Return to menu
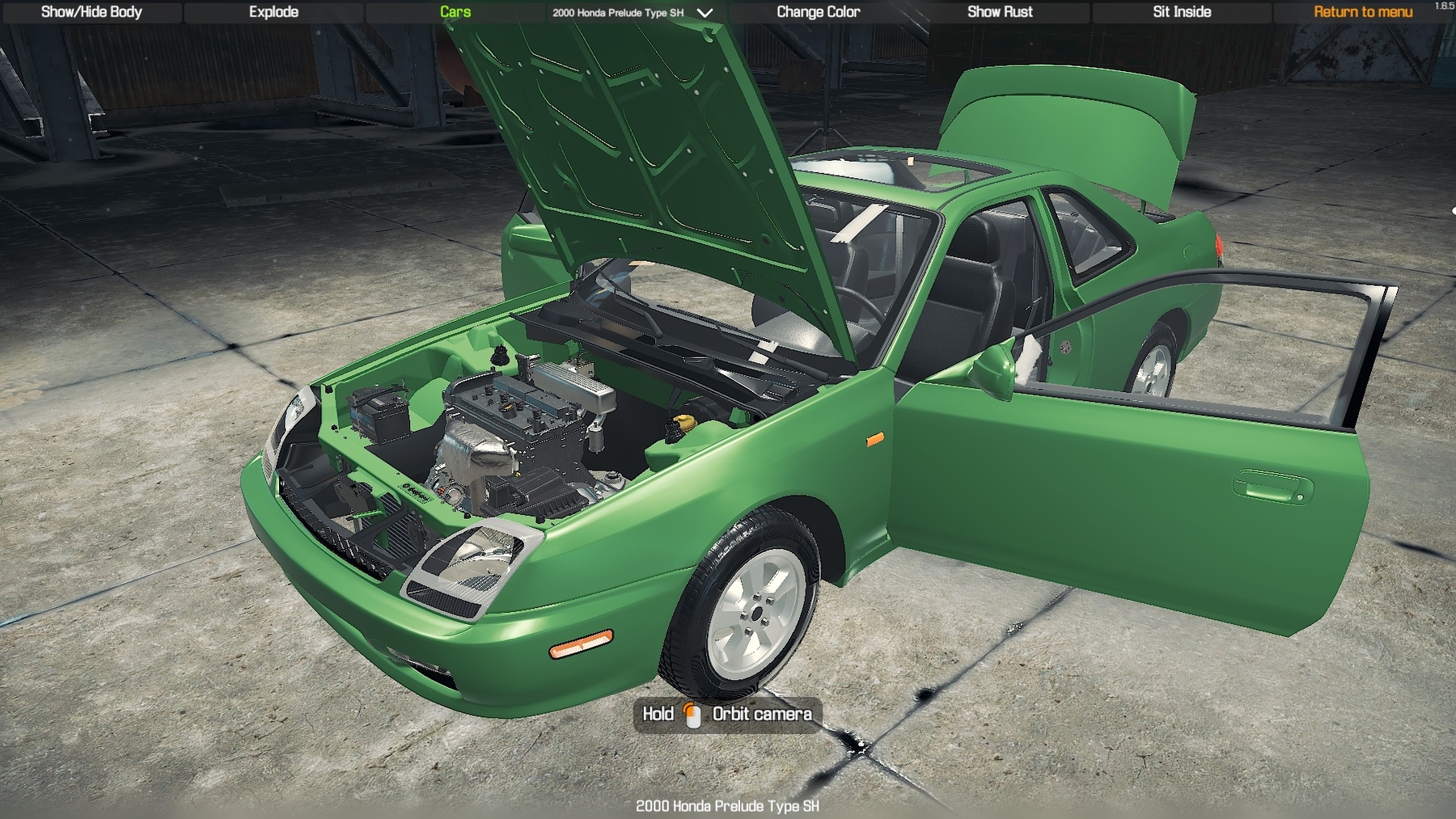 click(1363, 12)
